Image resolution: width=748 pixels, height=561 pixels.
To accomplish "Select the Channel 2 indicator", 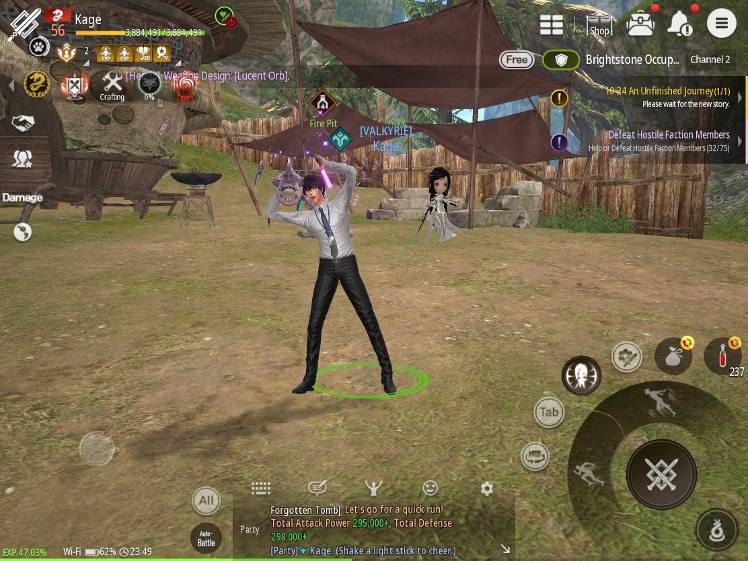I will click(x=710, y=60).
